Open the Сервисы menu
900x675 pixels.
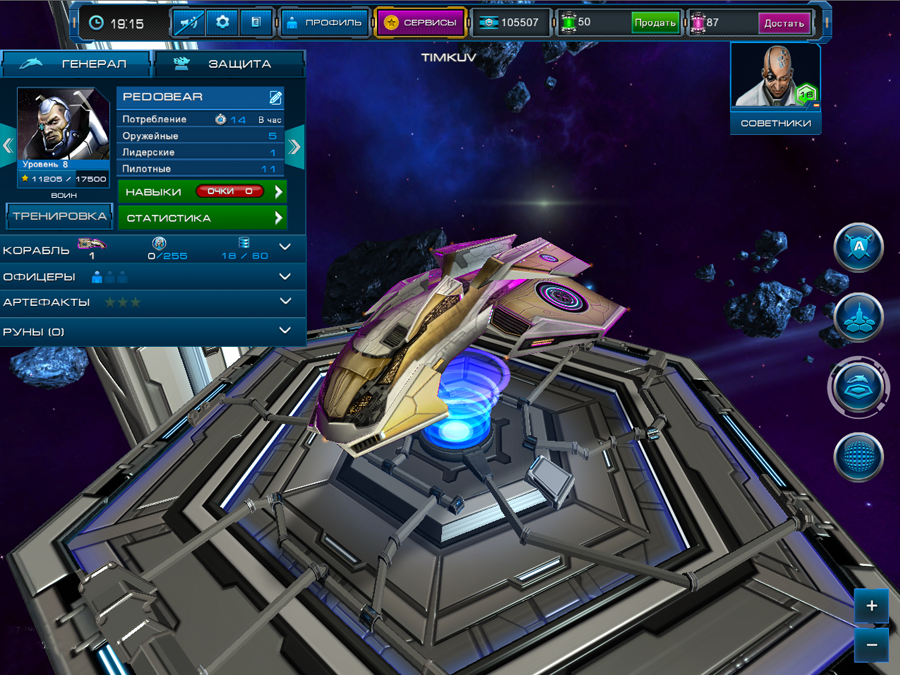(421, 22)
